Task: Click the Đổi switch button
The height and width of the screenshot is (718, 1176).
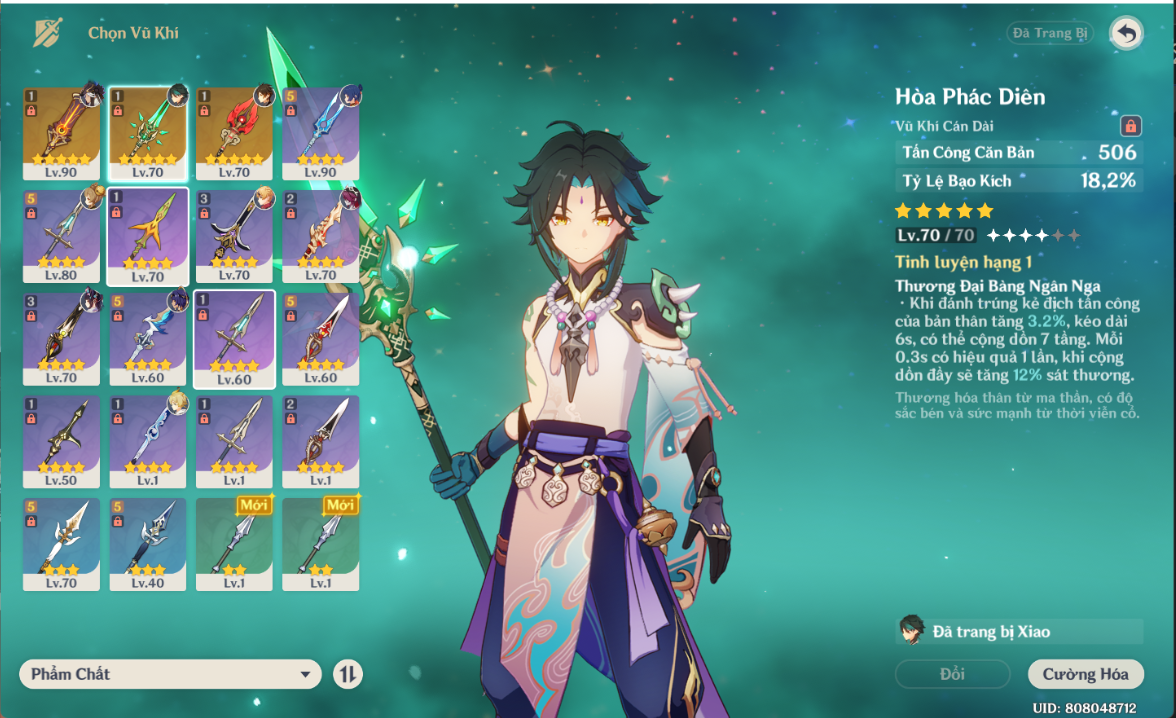Action: [952, 674]
